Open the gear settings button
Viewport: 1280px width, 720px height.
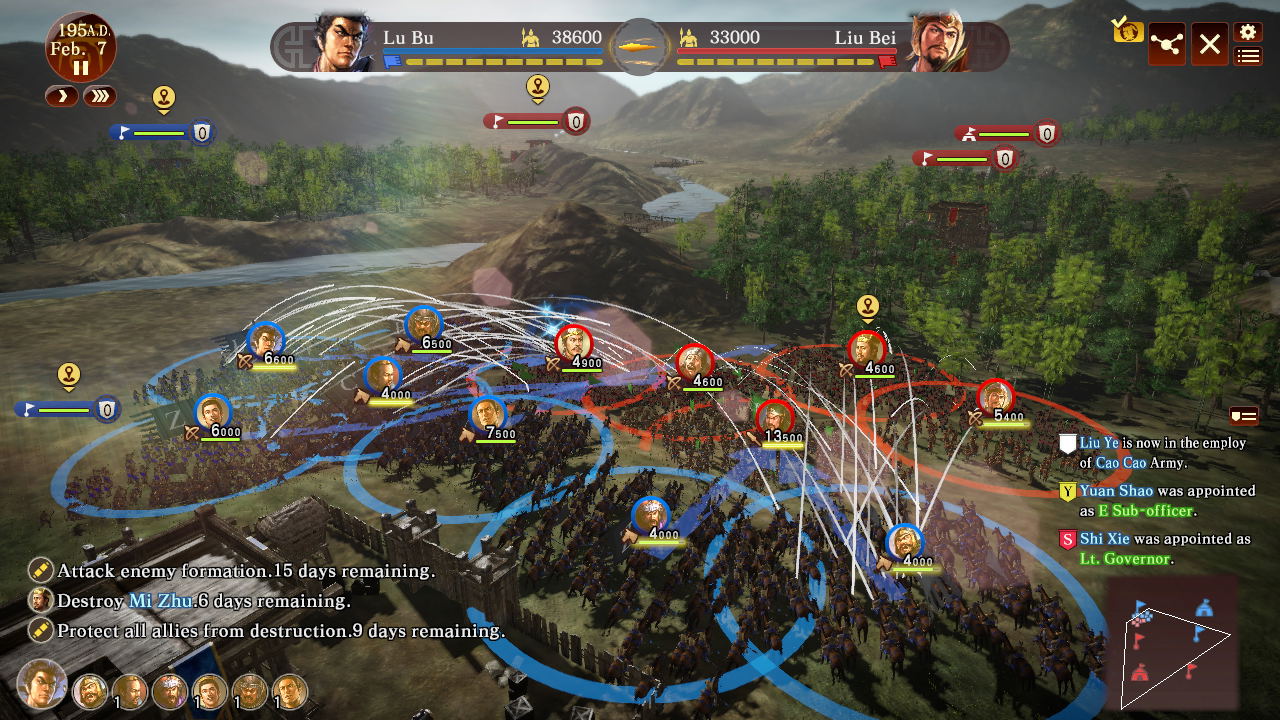tap(1247, 32)
